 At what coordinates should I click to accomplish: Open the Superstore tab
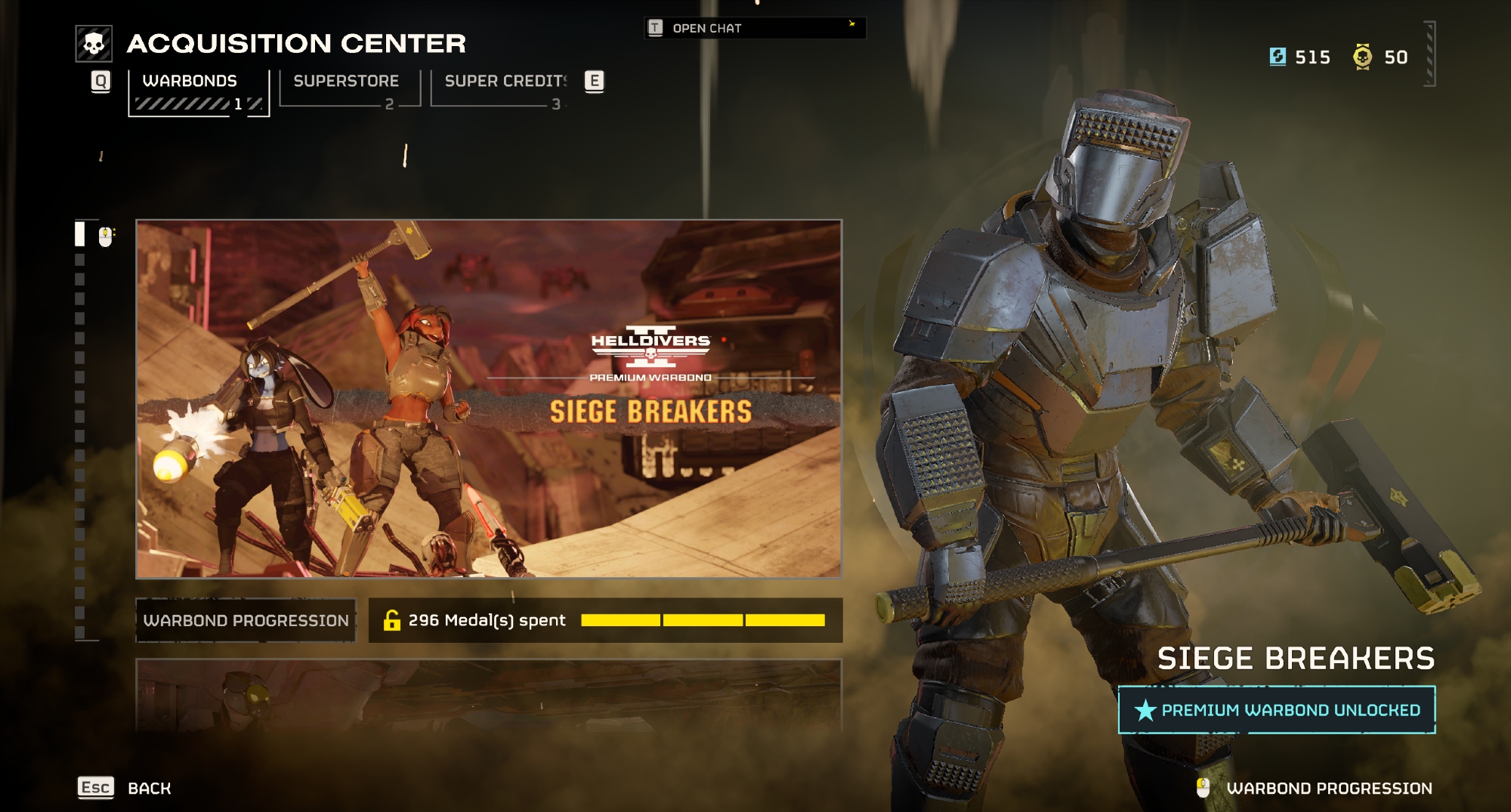348,88
